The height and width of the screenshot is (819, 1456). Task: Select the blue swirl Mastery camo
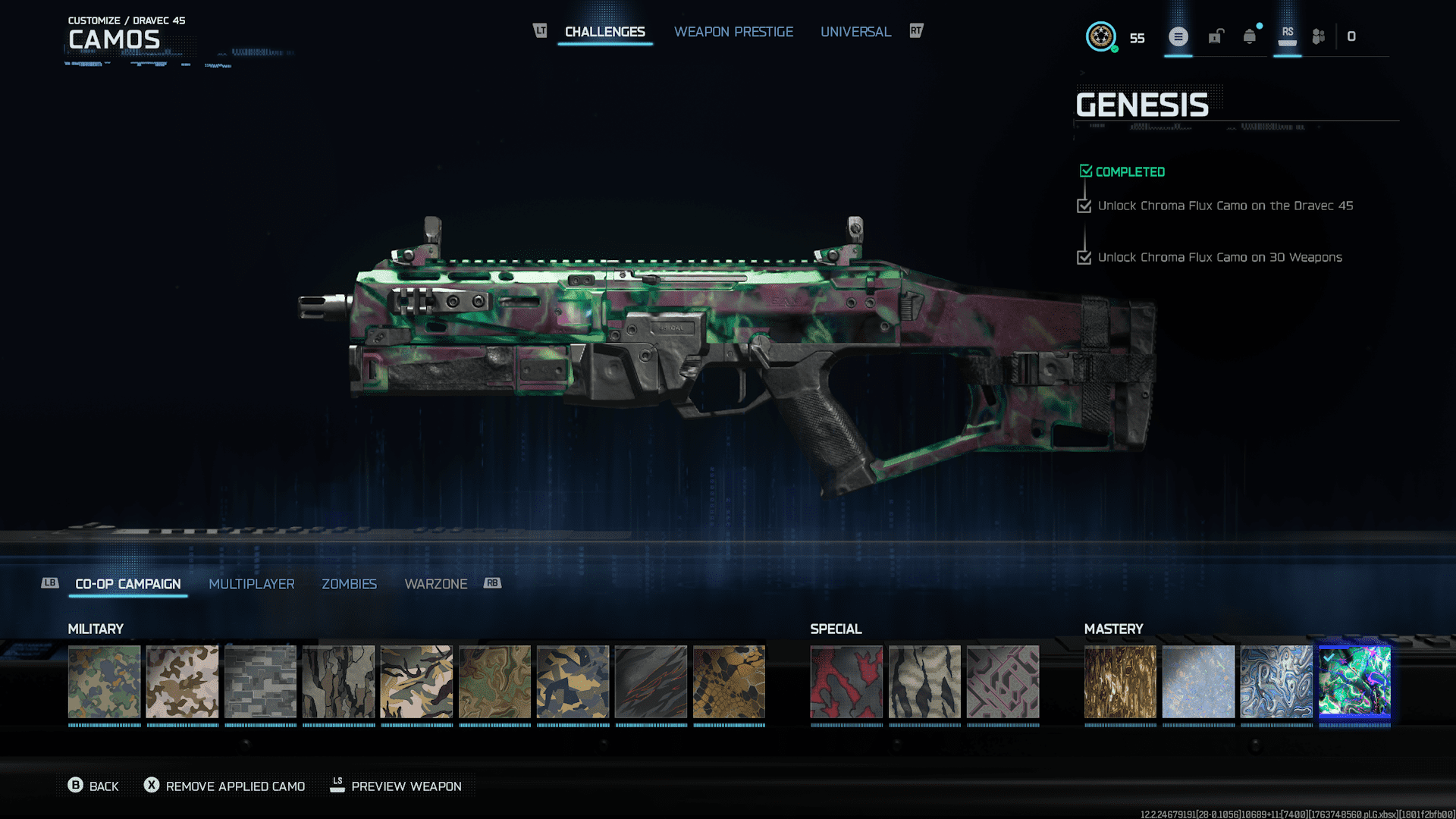1276,682
